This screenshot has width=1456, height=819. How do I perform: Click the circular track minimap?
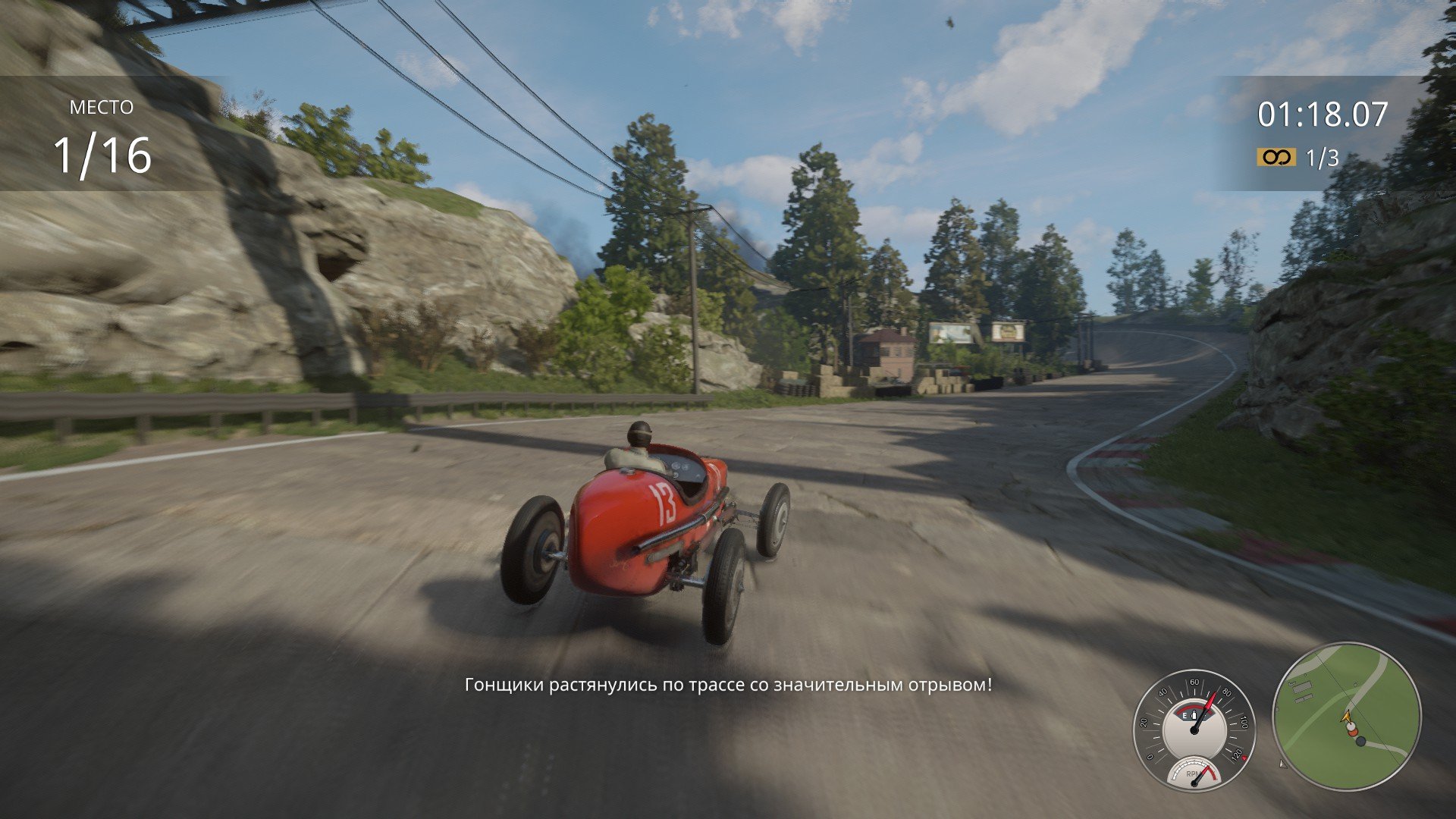1346,717
